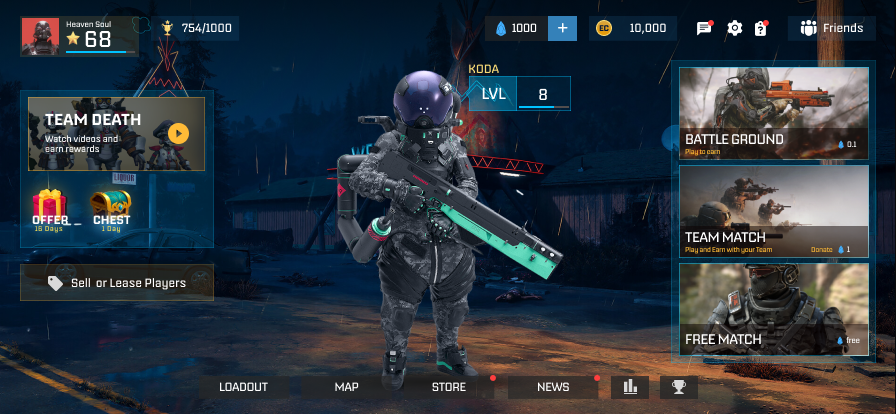Show the bar chart leaderboard
This screenshot has width=896, height=414.
(x=630, y=387)
